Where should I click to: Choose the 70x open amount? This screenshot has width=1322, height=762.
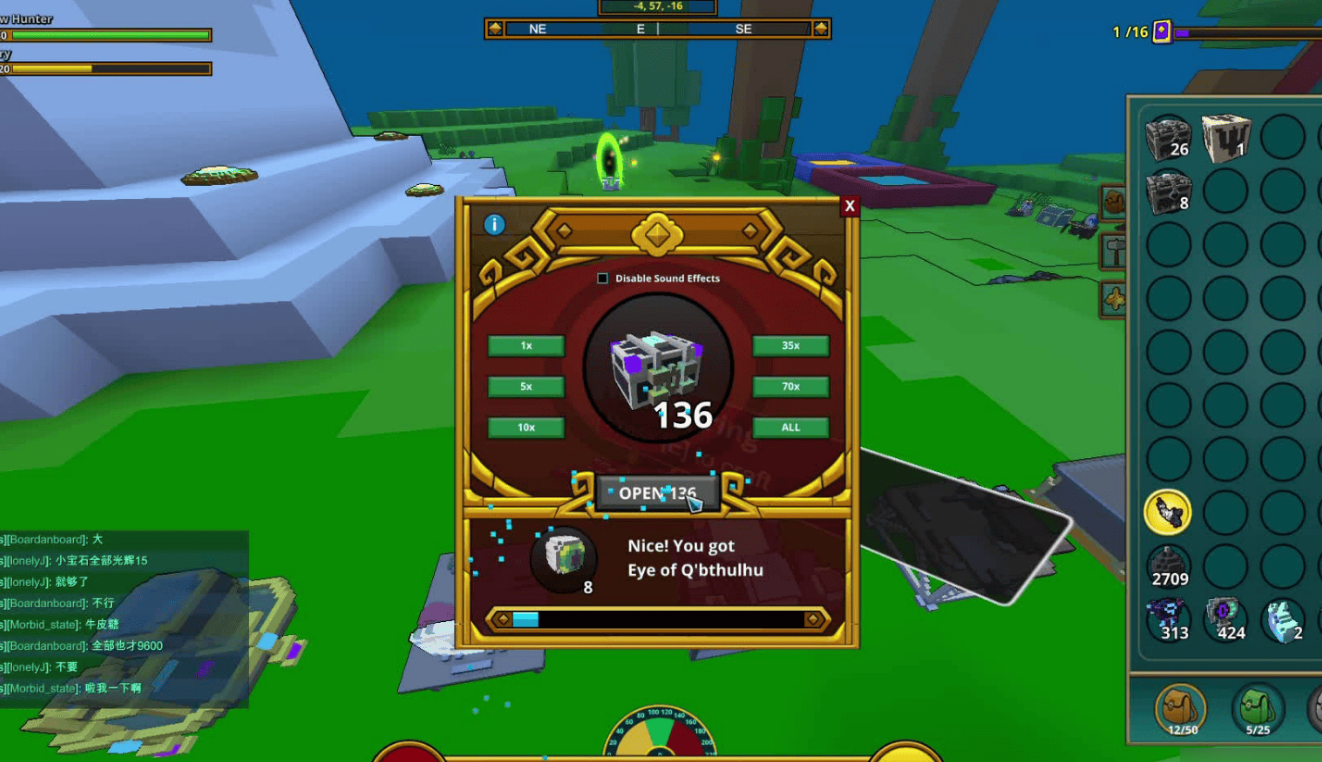click(790, 387)
